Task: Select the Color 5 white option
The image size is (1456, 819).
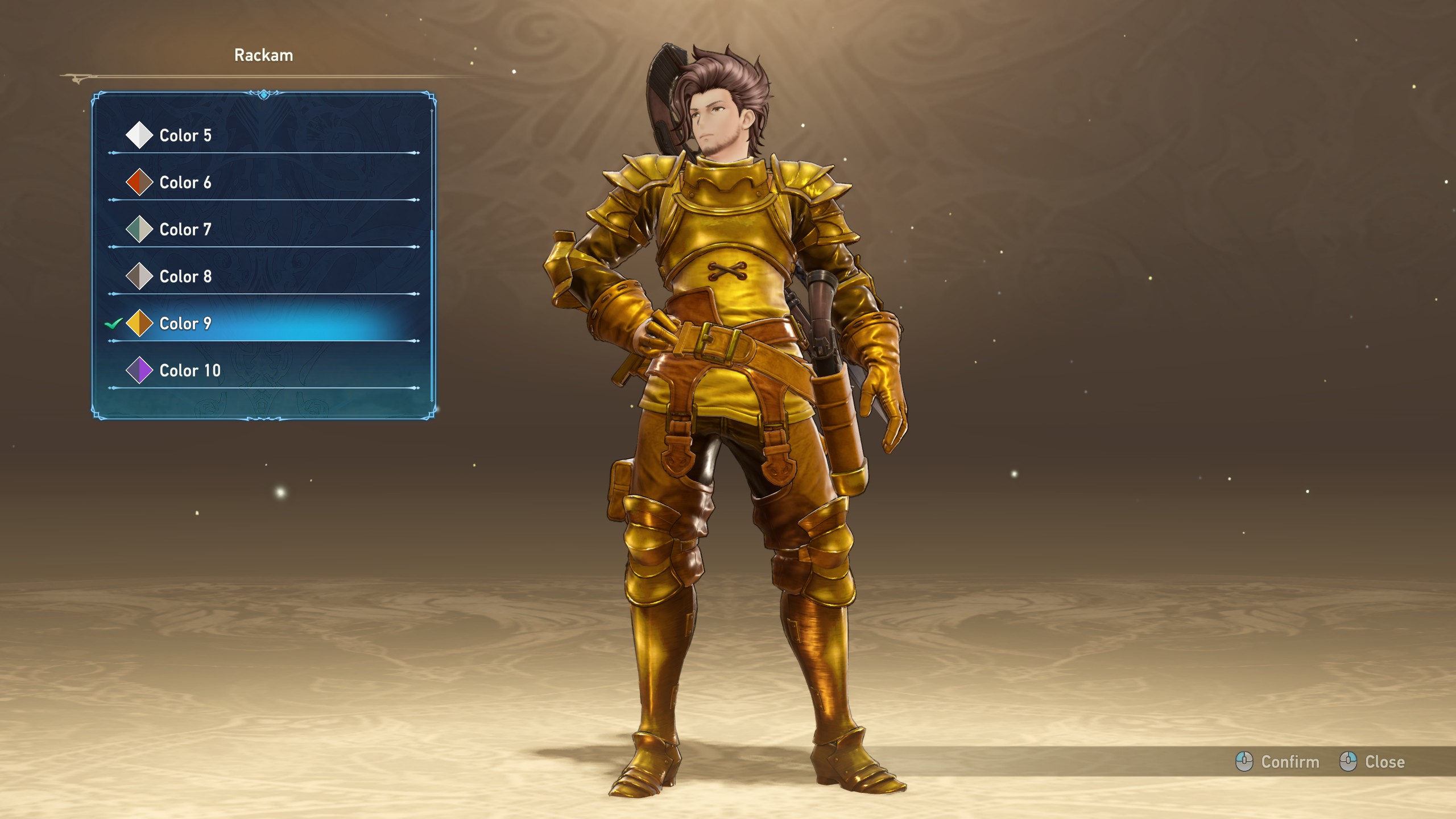Action: coord(185,135)
